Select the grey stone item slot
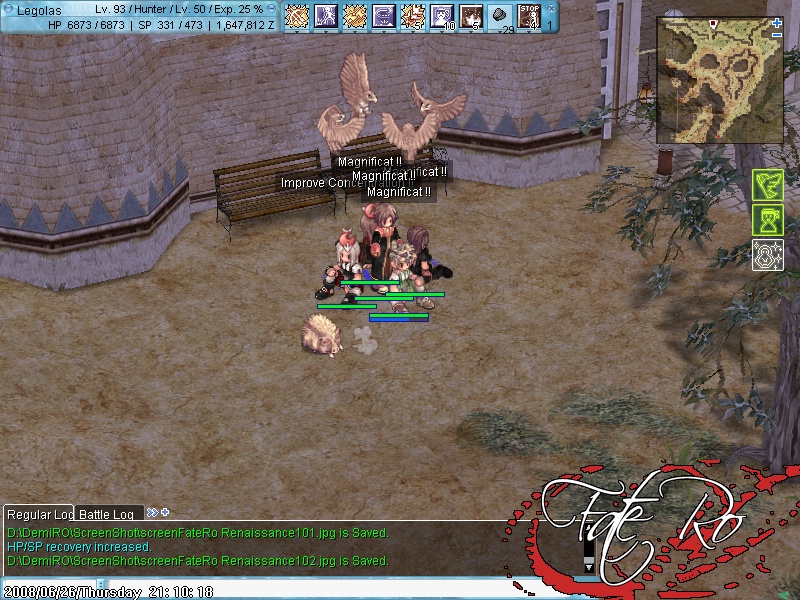Screen dimensions: 800x600 (x=501, y=16)
